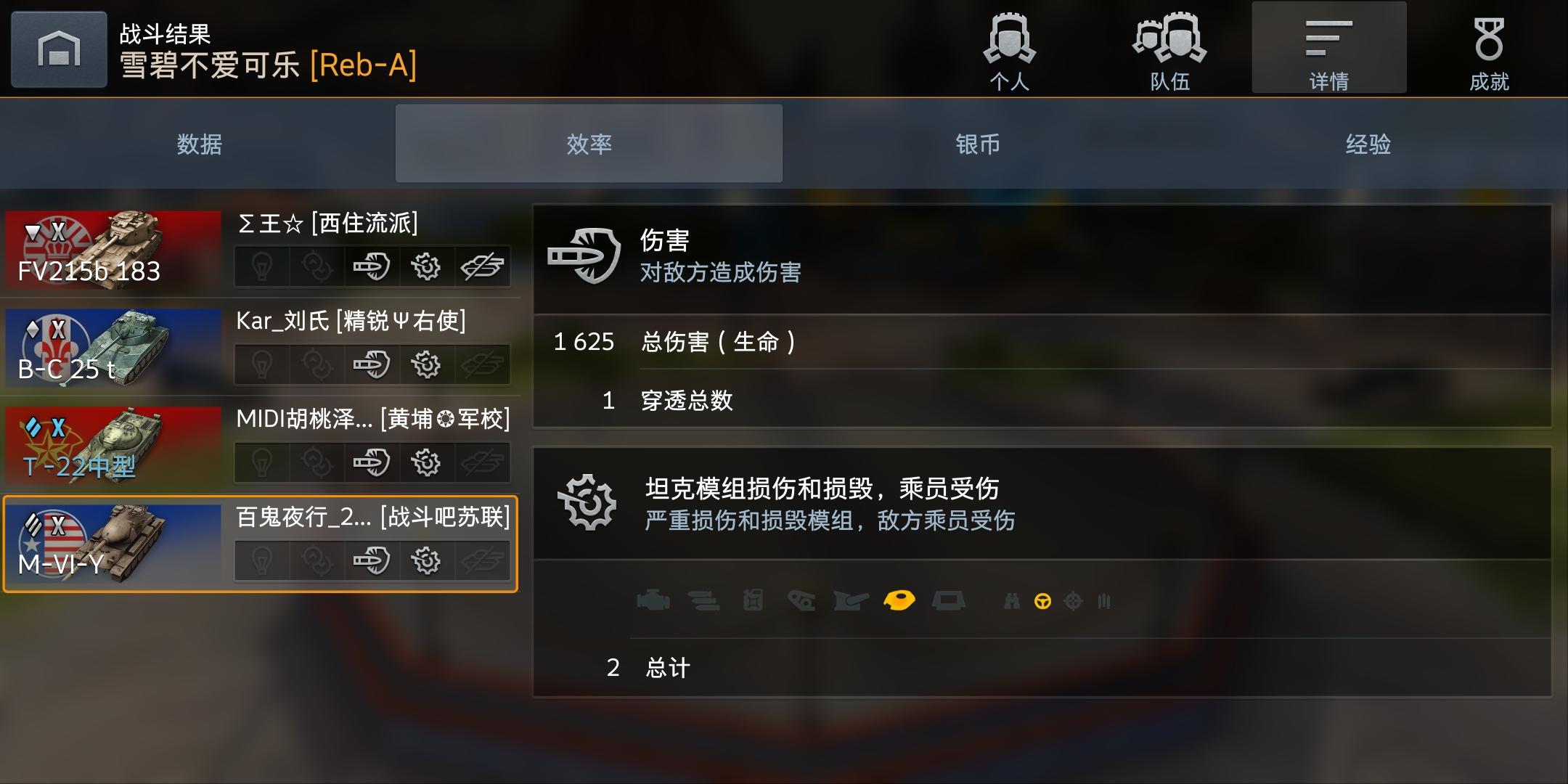Select the engine module icon in the damage panel

pyautogui.click(x=655, y=601)
